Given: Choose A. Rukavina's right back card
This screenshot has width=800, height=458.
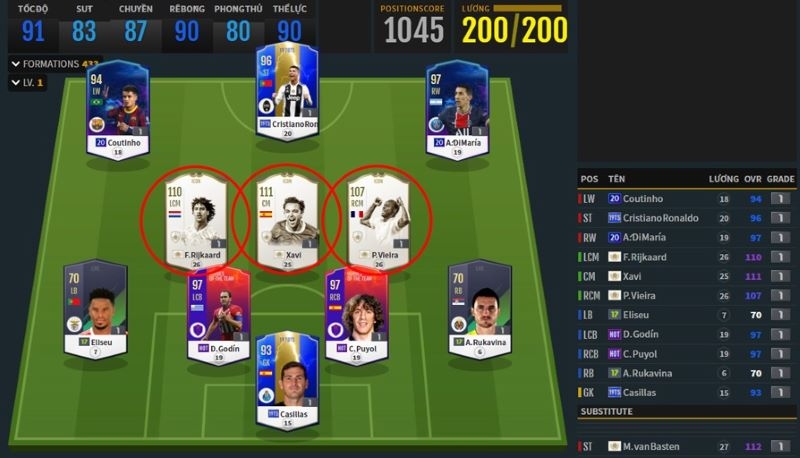Looking at the screenshot, I should click(x=480, y=310).
